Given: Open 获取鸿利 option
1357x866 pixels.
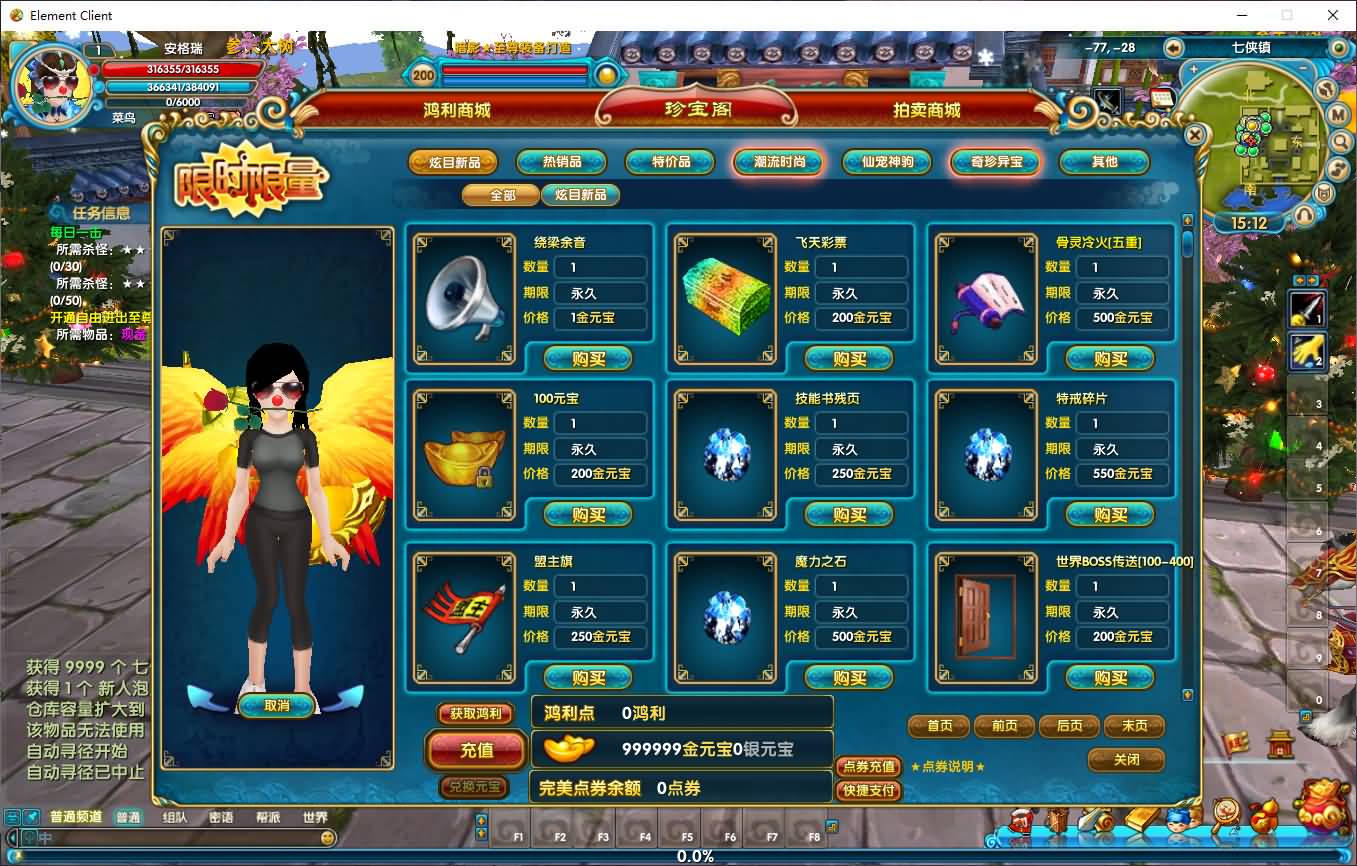Looking at the screenshot, I should [x=475, y=714].
